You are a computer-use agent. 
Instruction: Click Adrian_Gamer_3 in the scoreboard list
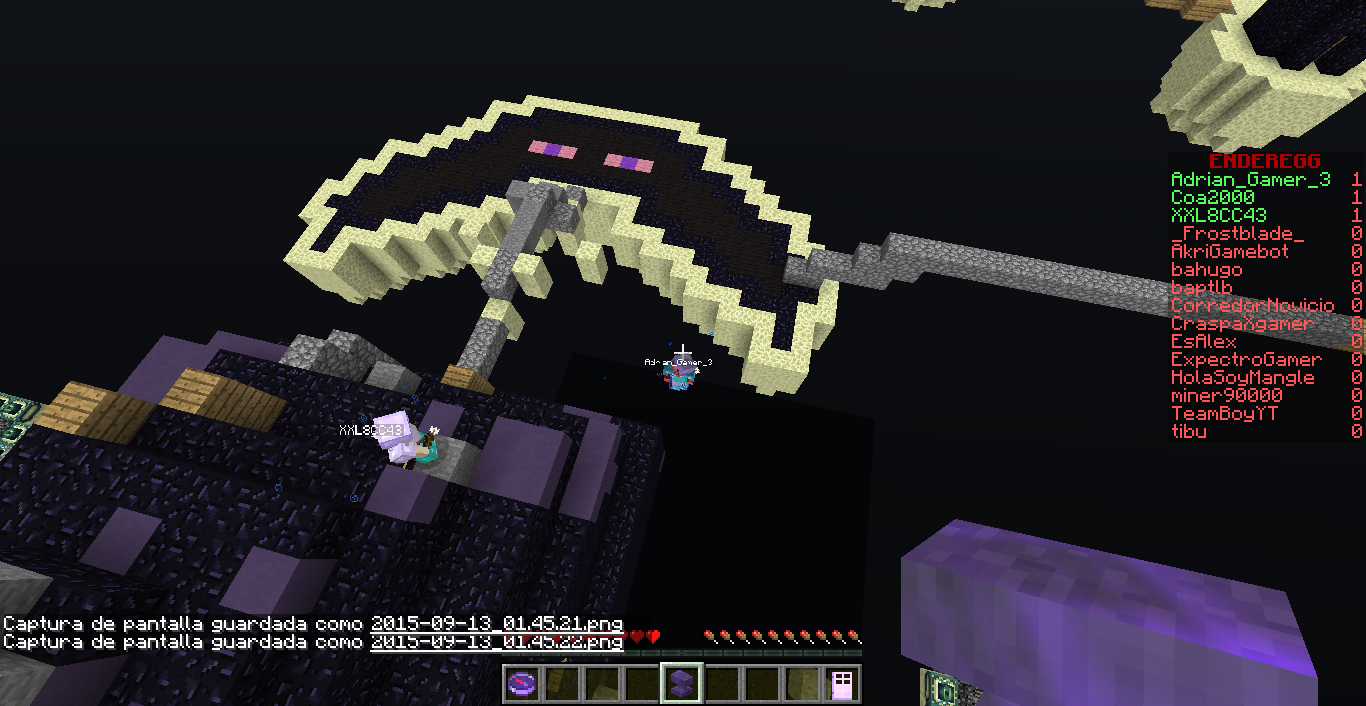click(1250, 180)
